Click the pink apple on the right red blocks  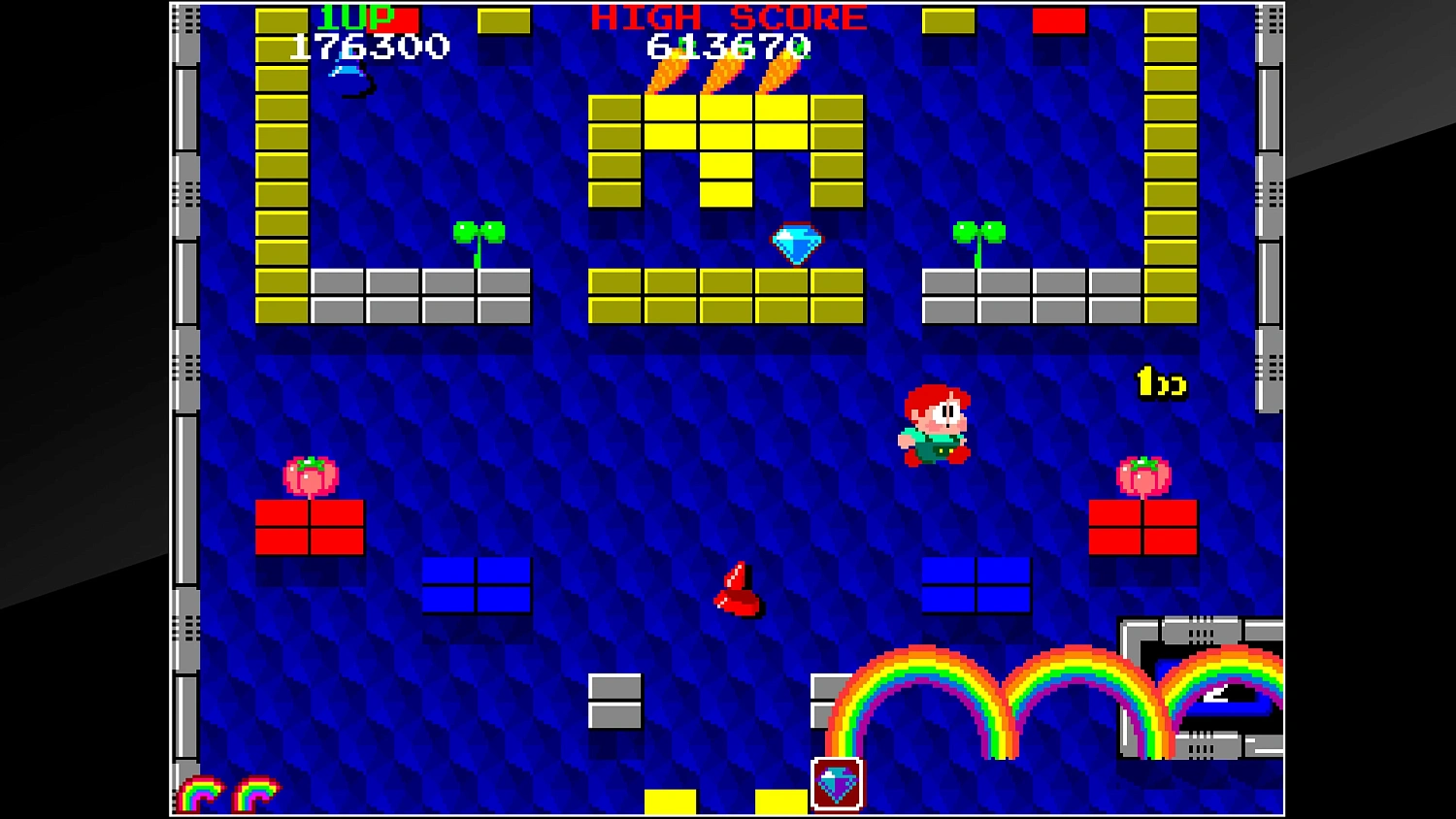pyautogui.click(x=1145, y=474)
